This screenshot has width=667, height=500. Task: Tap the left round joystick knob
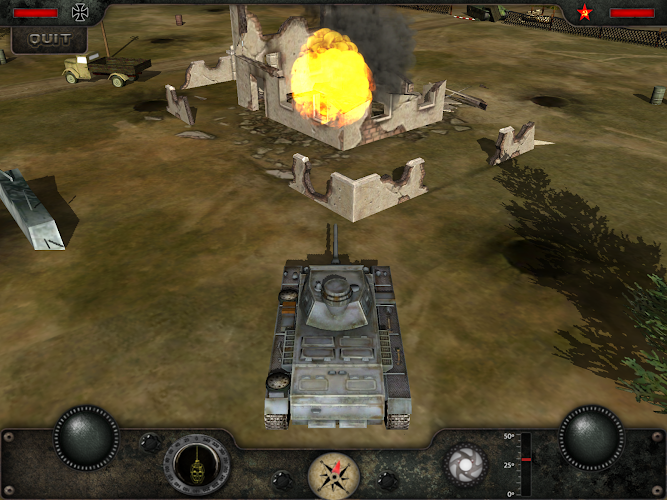click(x=86, y=436)
